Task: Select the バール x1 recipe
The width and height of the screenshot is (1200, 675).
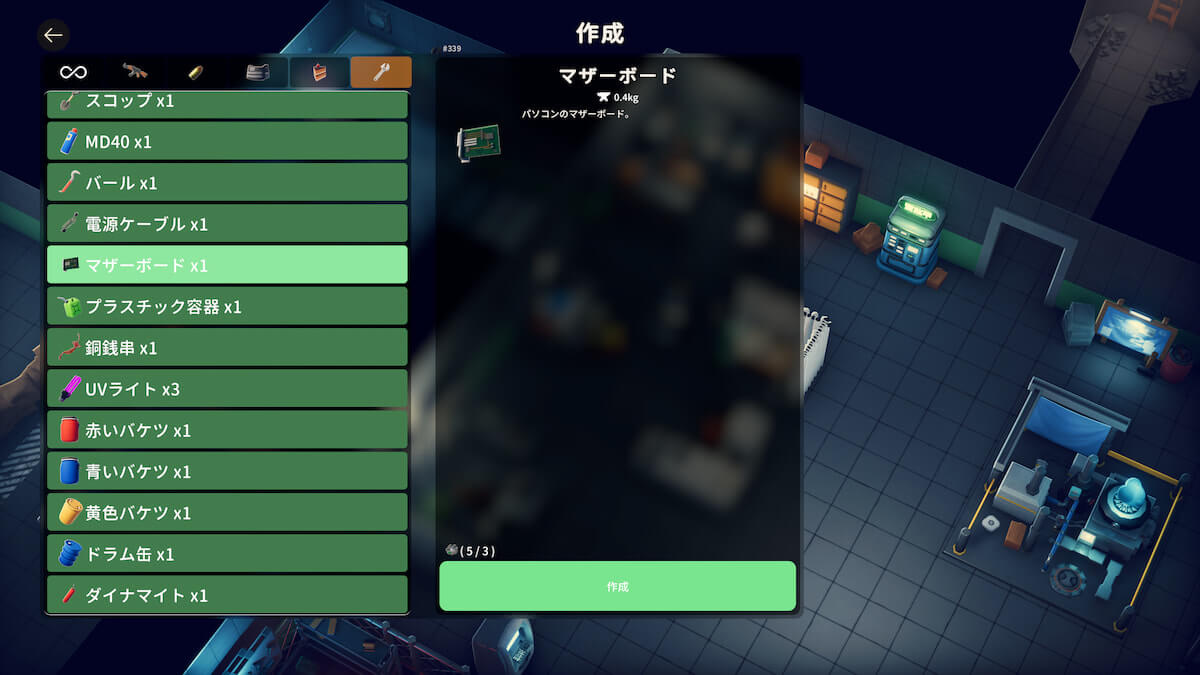Action: pyautogui.click(x=227, y=182)
